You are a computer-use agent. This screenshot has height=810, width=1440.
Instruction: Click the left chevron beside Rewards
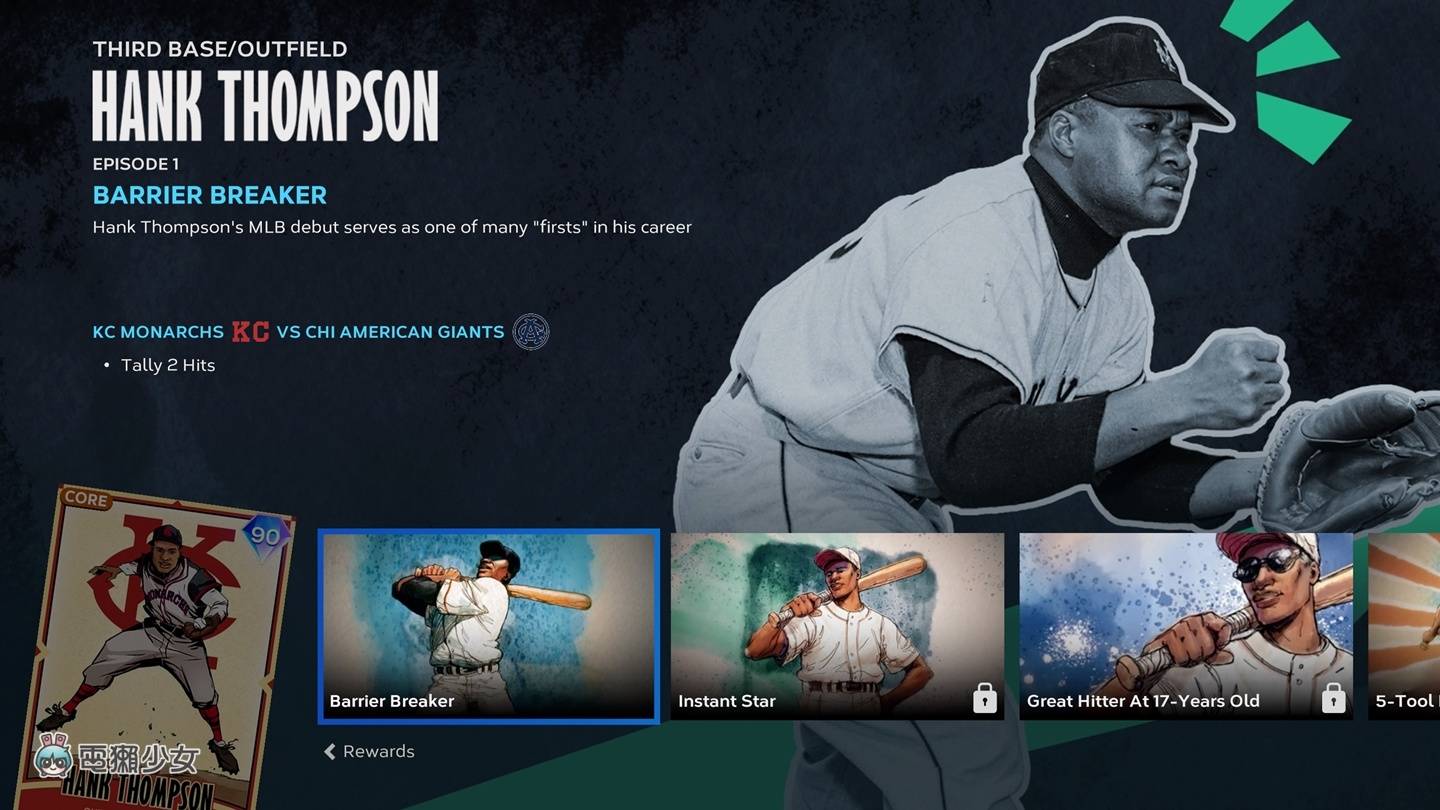[x=328, y=751]
